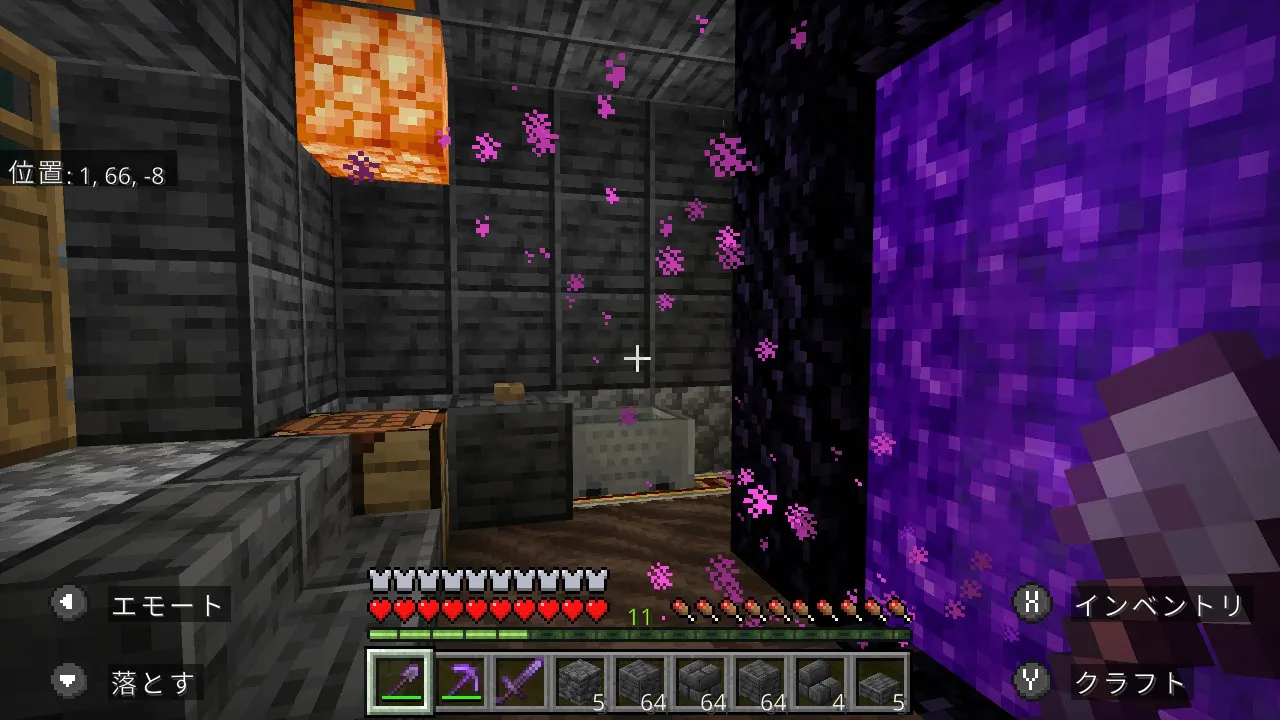The height and width of the screenshot is (720, 1280).
Task: Select the brick stairs stack of 4
Action: pos(820,683)
